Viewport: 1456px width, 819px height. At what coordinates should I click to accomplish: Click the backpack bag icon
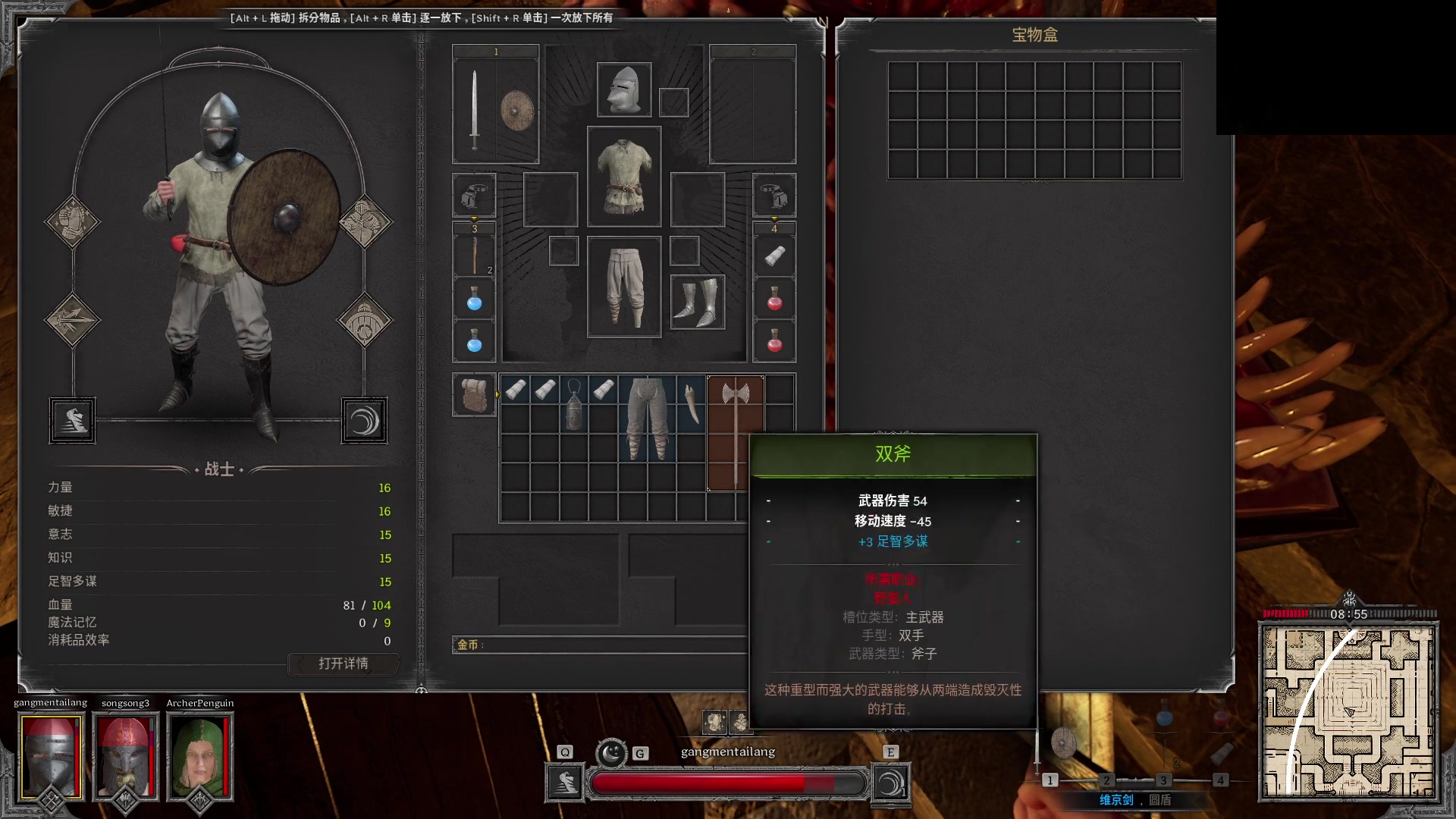[475, 394]
